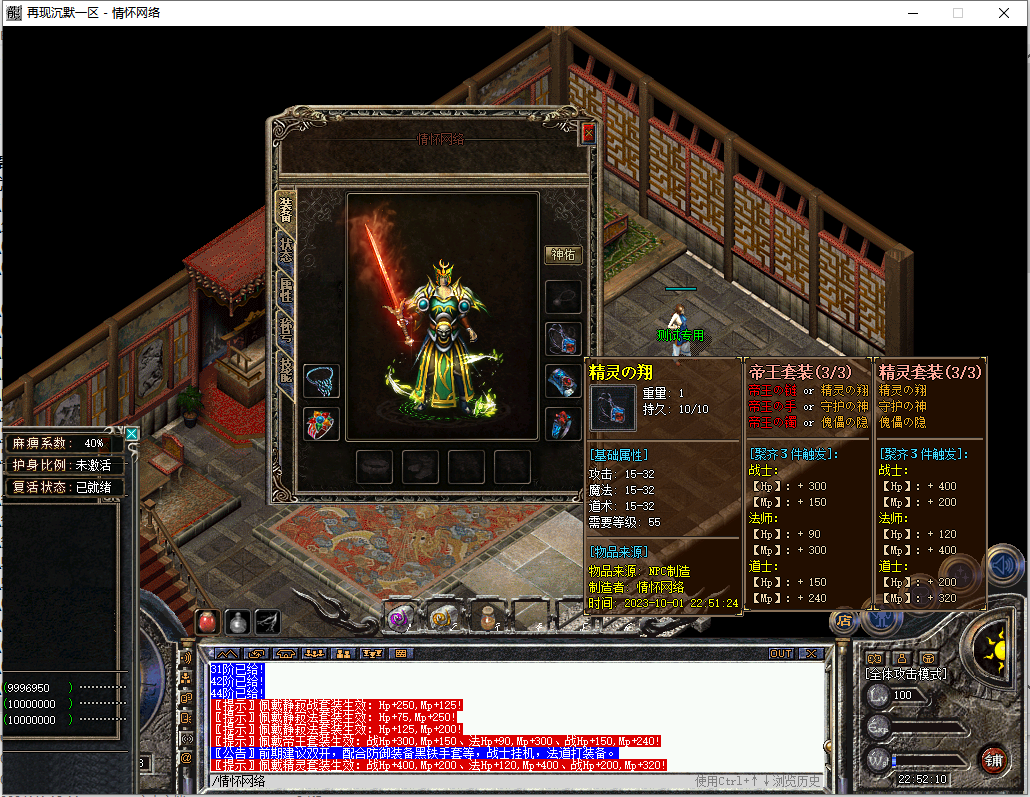Activate the golden spiral scroll

point(440,619)
